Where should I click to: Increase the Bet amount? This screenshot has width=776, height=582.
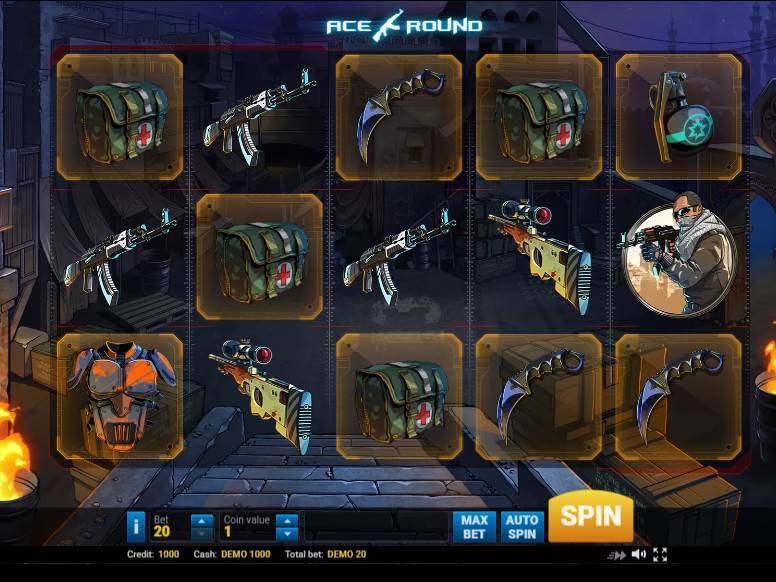[x=201, y=520]
